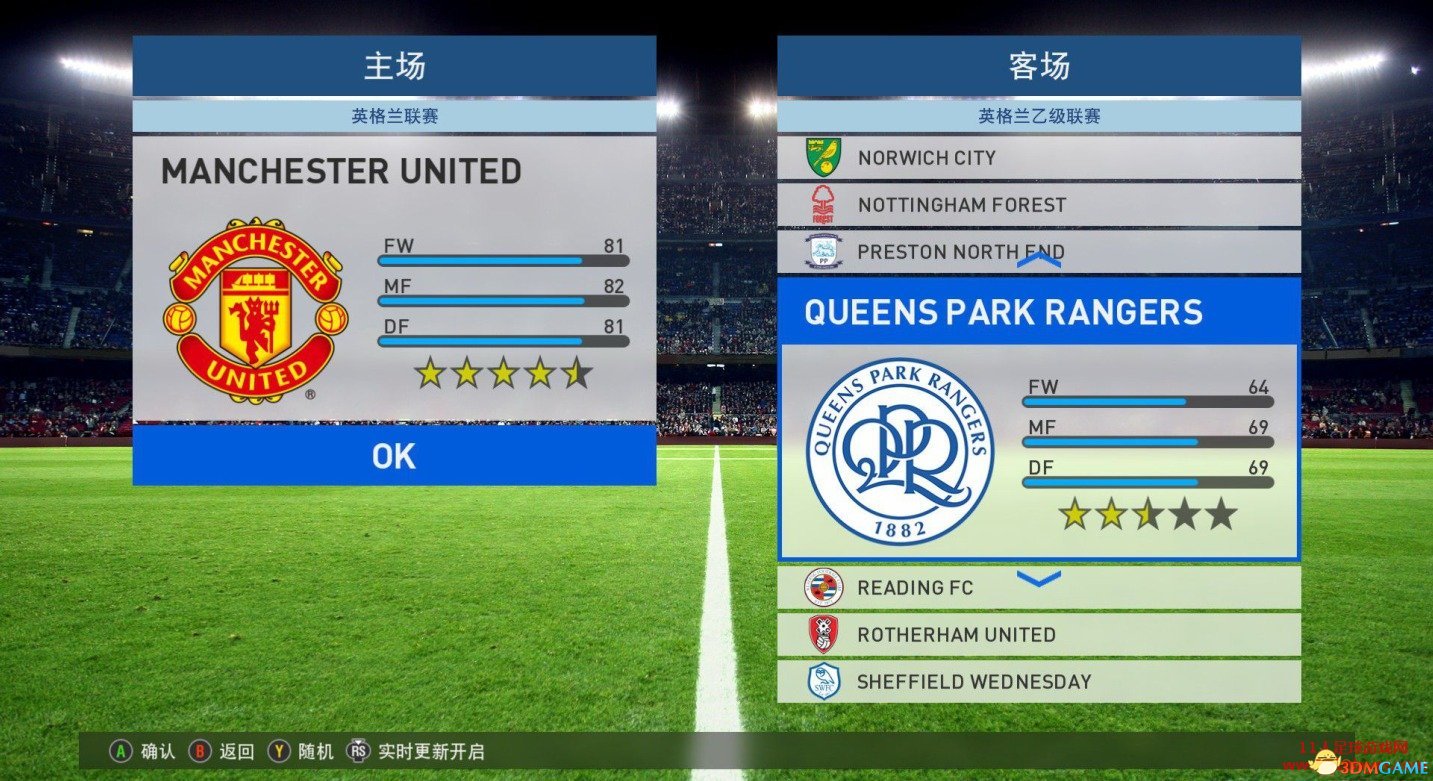
Task: Switch to the 主场 home side header
Action: pyautogui.click(x=394, y=66)
